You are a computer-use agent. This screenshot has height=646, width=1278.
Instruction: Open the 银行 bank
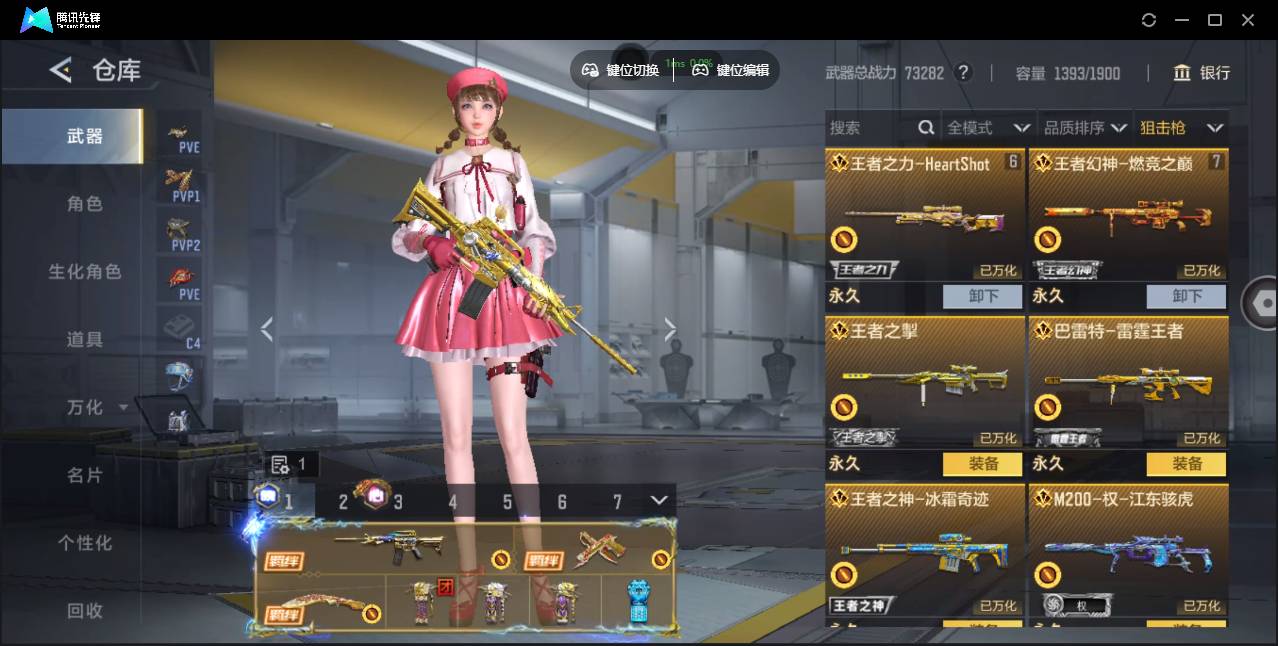pos(1202,73)
